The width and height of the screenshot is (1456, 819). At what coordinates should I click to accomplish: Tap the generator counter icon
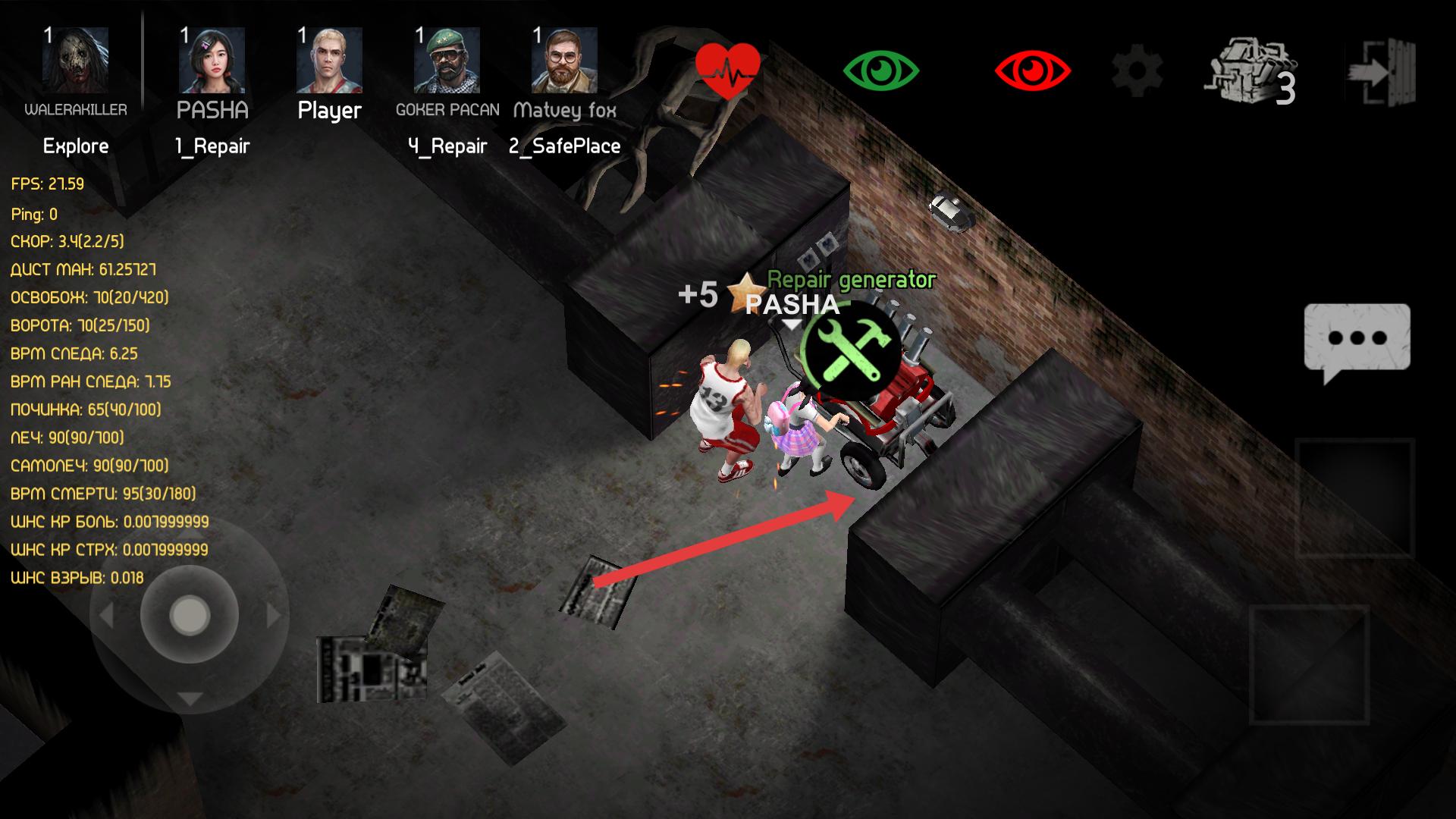[1250, 72]
